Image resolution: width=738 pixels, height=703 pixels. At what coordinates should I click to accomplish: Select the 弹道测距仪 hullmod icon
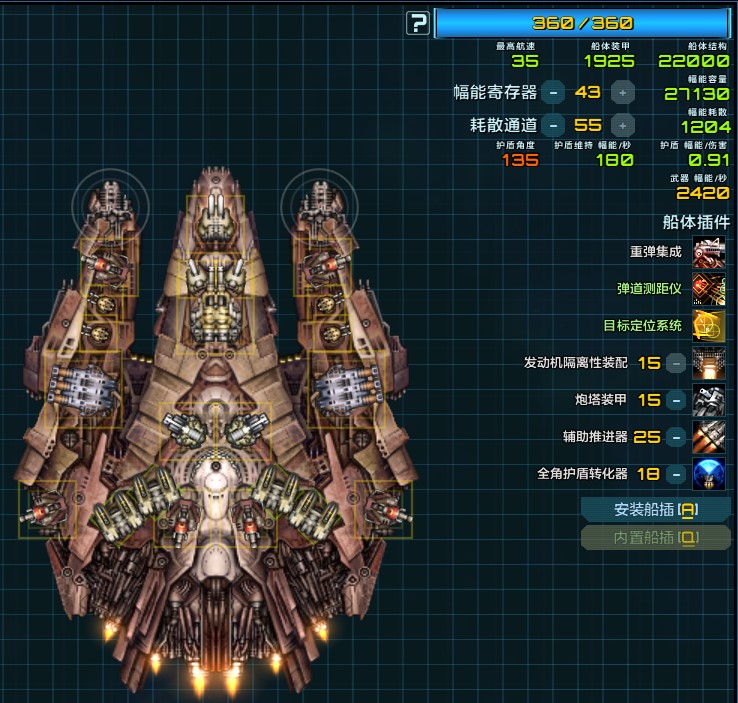tap(709, 289)
